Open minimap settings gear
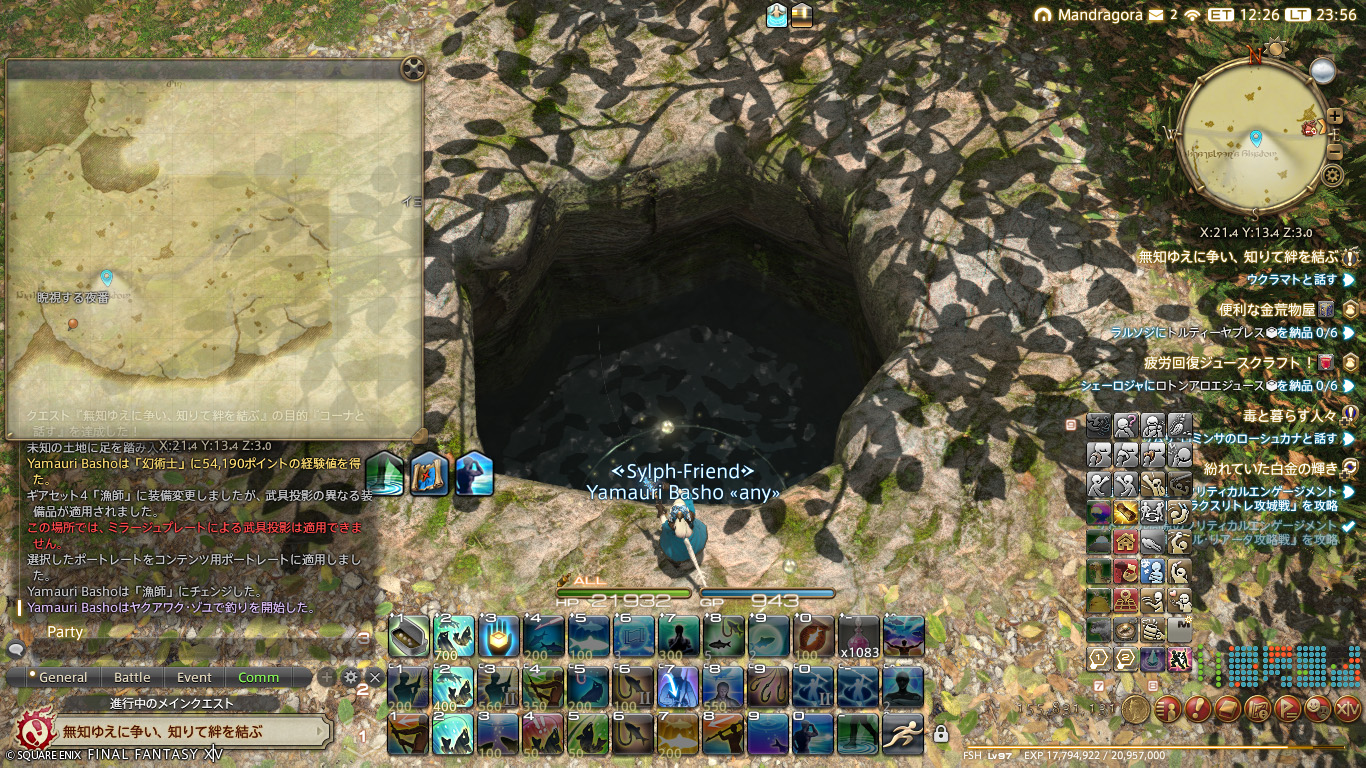This screenshot has height=768, width=1366. [1332, 176]
